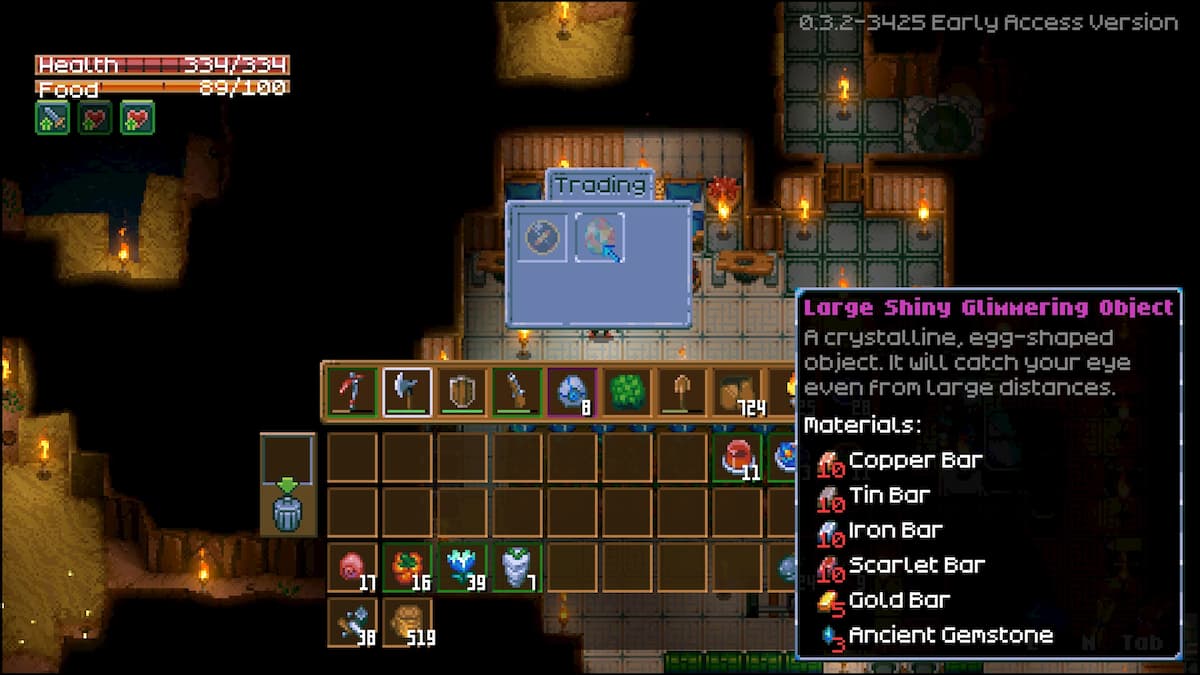This screenshot has height=675, width=1200.
Task: Select the hotbar stack of 724
Action: tap(738, 392)
